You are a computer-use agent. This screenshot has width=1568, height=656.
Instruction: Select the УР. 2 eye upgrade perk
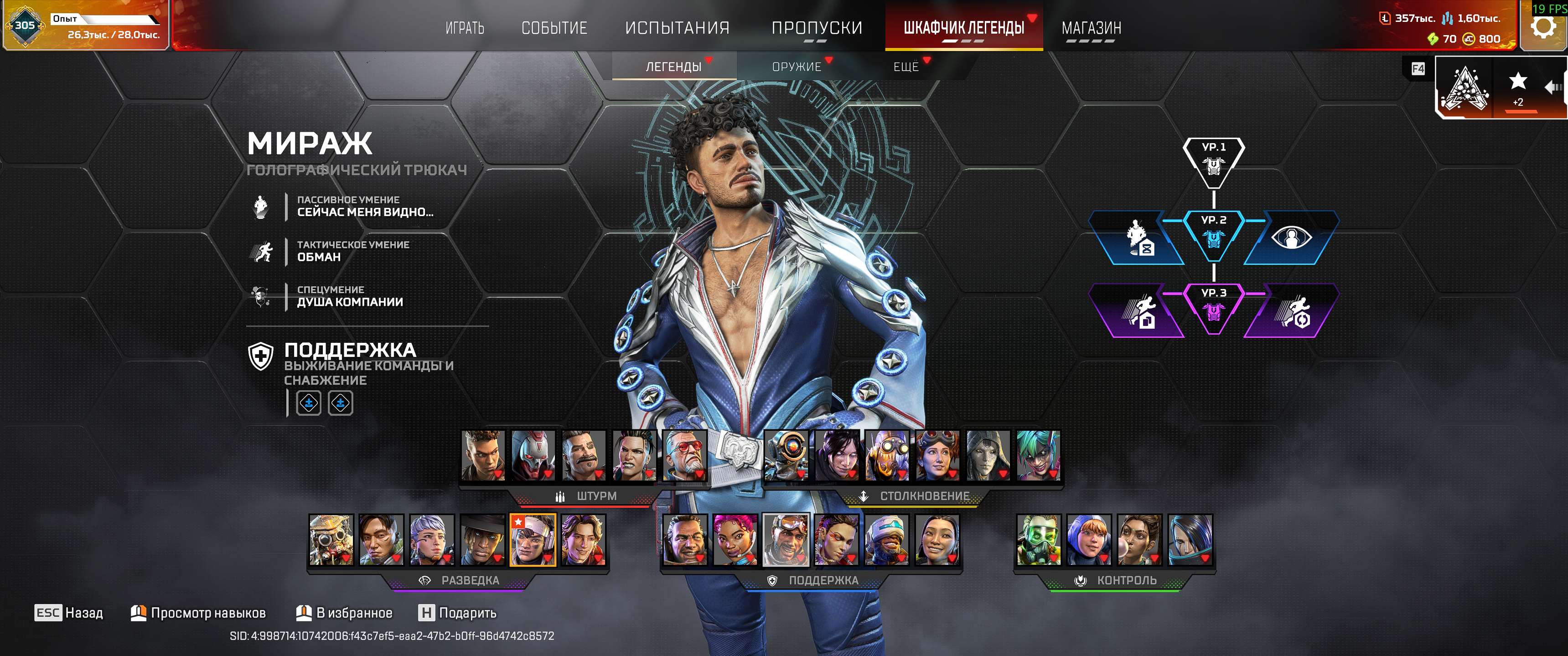(1290, 238)
